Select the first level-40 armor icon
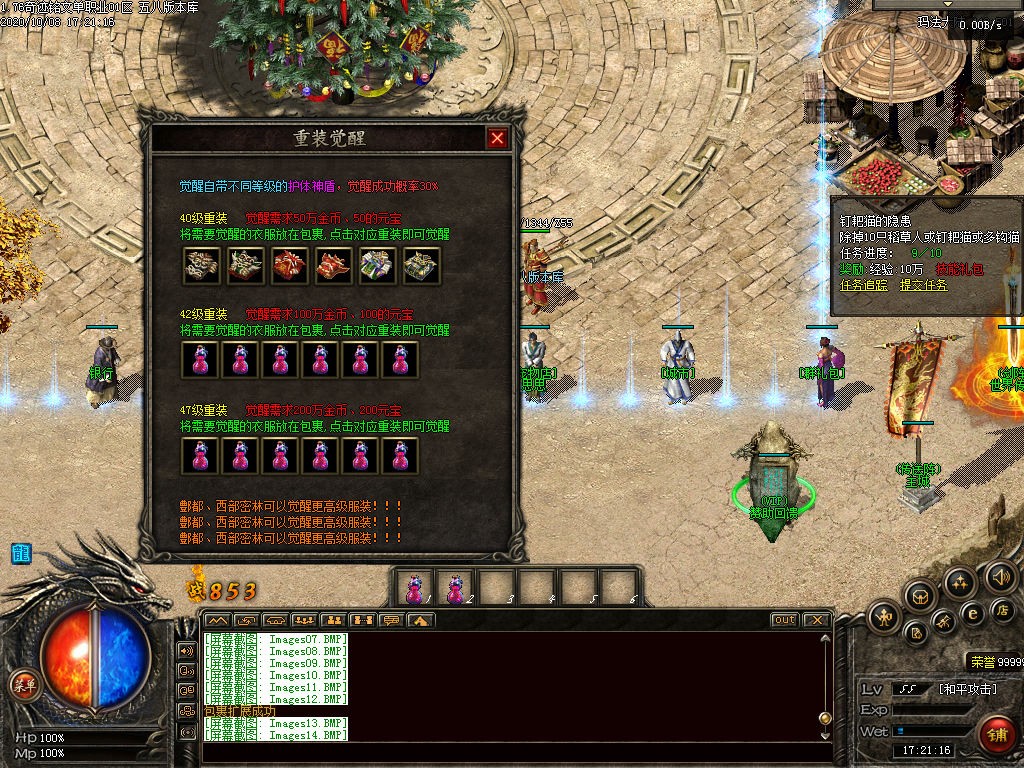This screenshot has height=768, width=1024. pos(200,264)
